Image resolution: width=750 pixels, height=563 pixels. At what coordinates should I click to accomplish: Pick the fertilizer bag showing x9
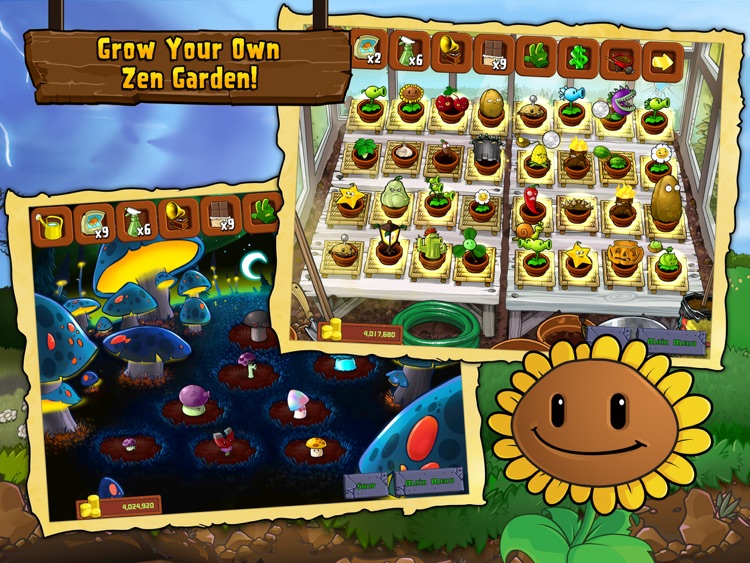95,225
